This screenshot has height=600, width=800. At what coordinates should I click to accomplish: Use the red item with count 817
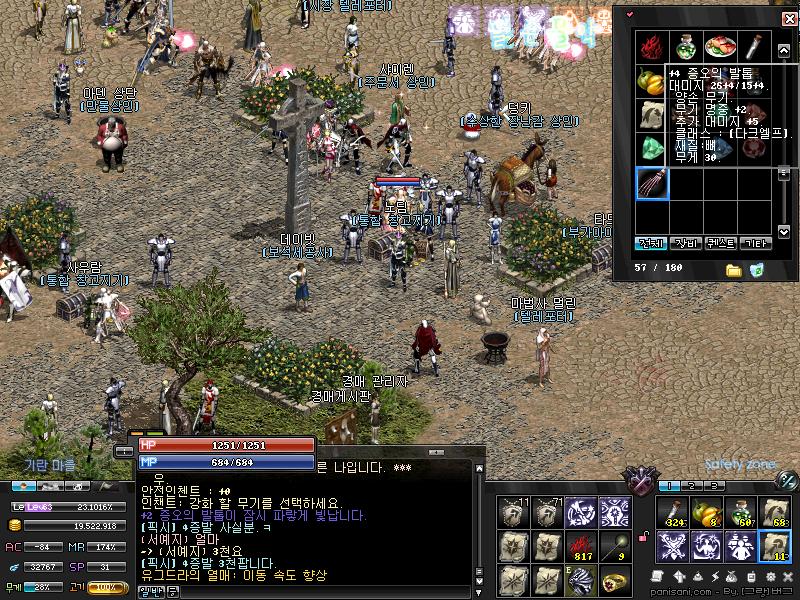[582, 545]
